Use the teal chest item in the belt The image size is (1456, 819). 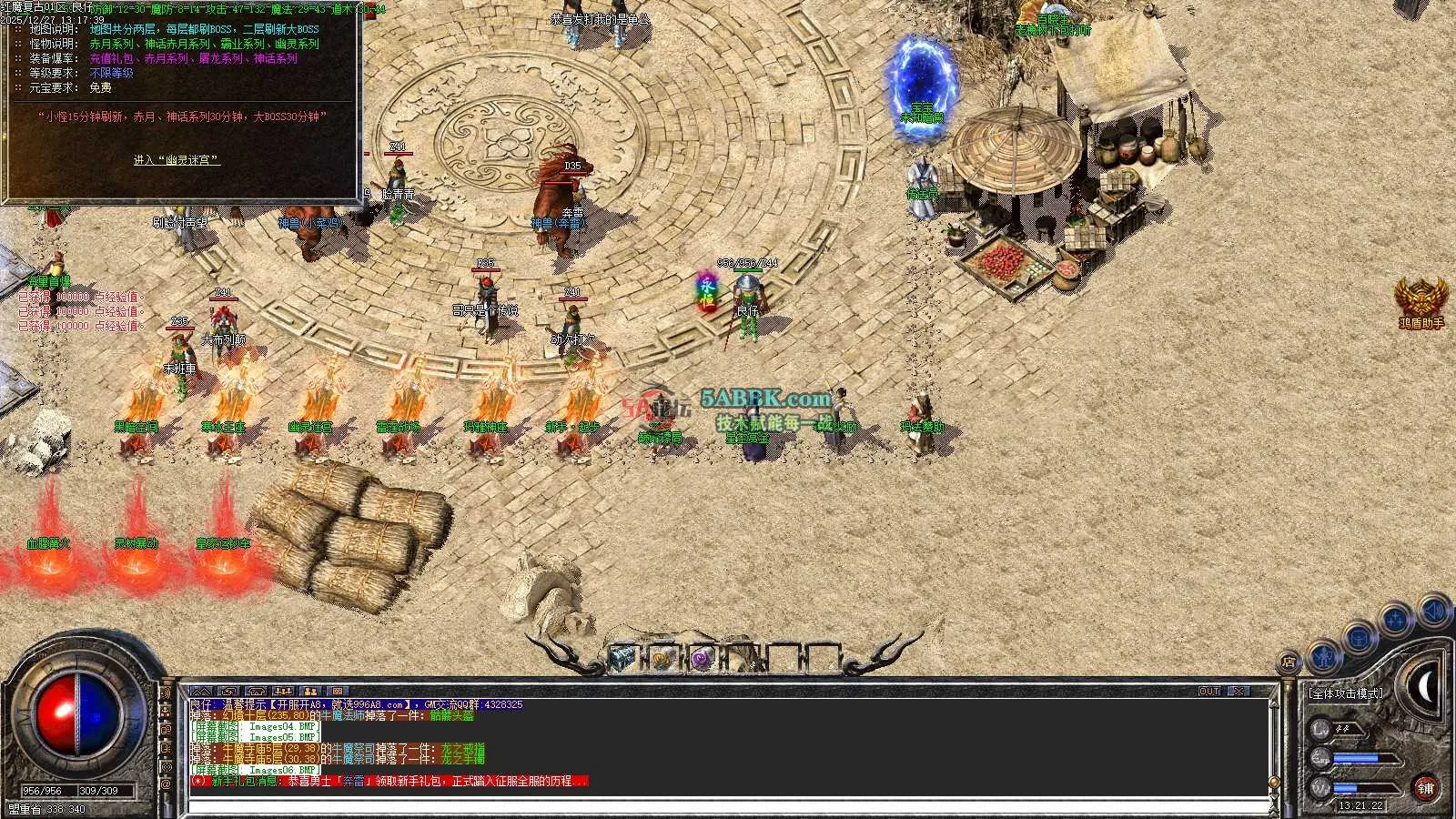coord(622,658)
